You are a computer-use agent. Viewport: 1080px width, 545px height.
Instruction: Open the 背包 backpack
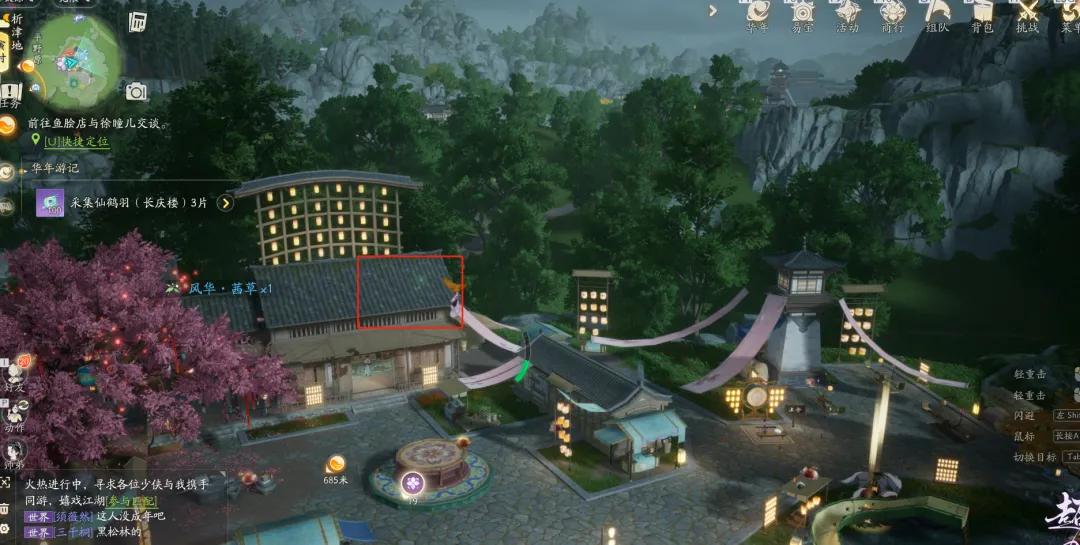[x=982, y=12]
